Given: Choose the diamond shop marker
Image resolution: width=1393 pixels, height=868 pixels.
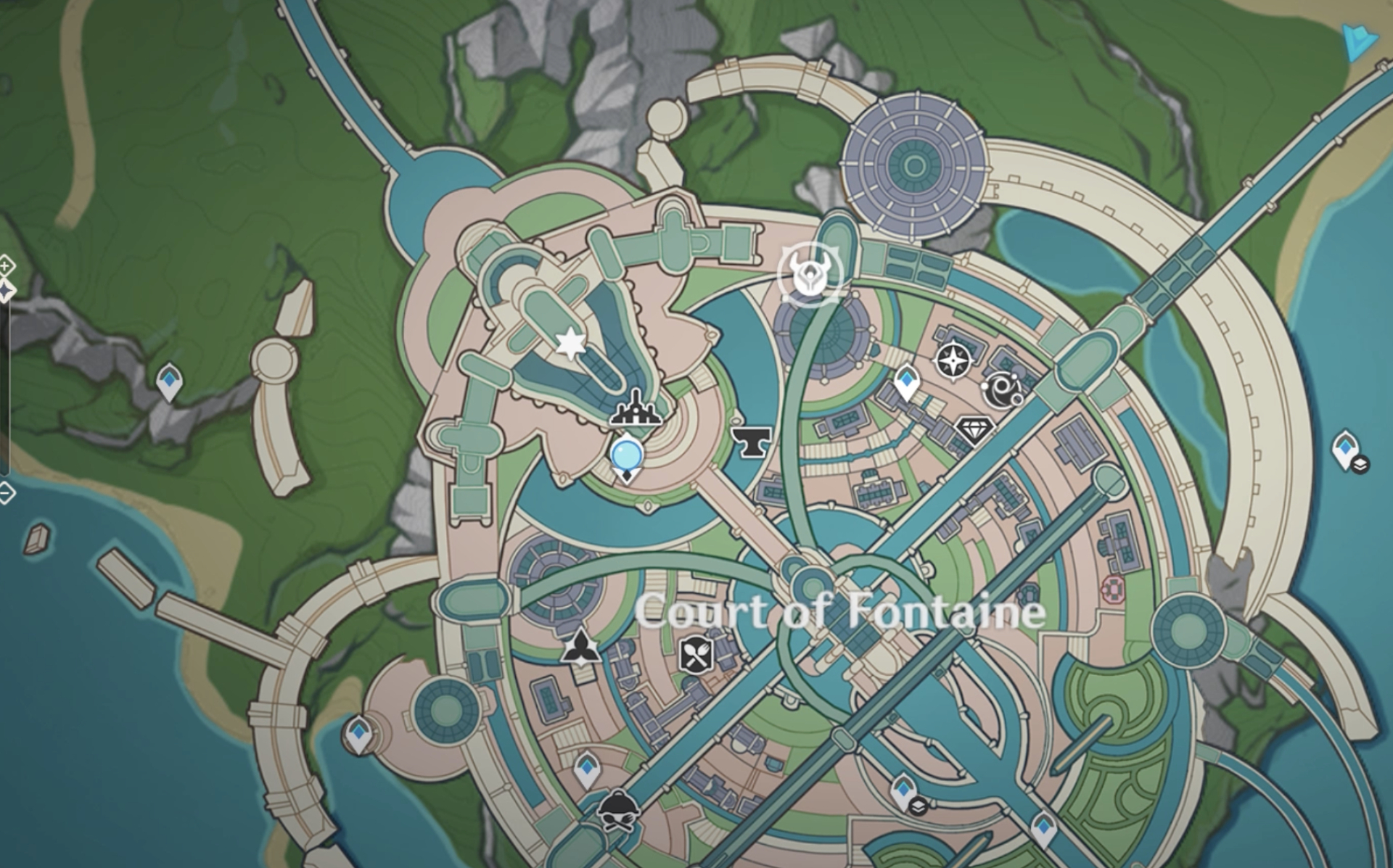Looking at the screenshot, I should pos(974,429).
